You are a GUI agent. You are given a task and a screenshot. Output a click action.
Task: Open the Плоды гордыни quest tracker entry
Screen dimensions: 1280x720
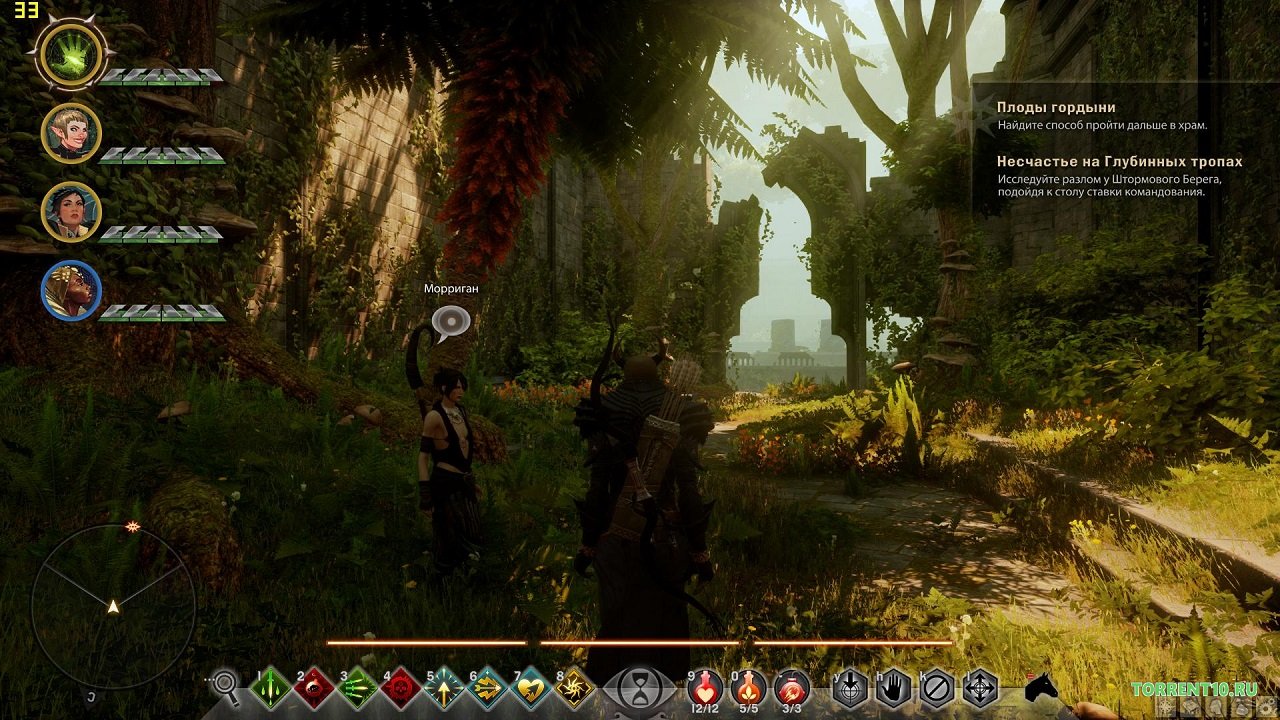[x=1056, y=107]
